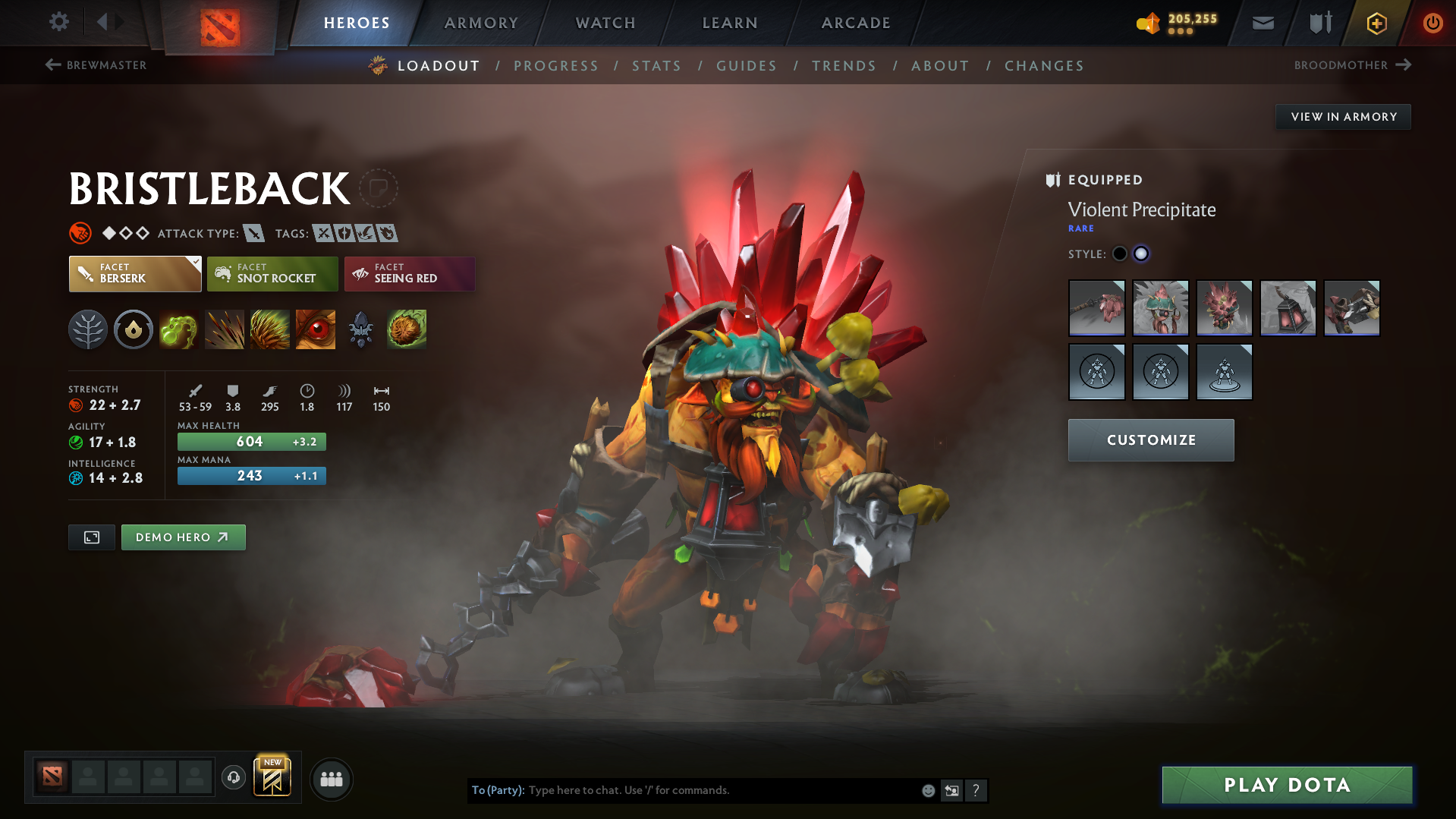Select the equipped lantern item thumbnail

coord(1288,308)
